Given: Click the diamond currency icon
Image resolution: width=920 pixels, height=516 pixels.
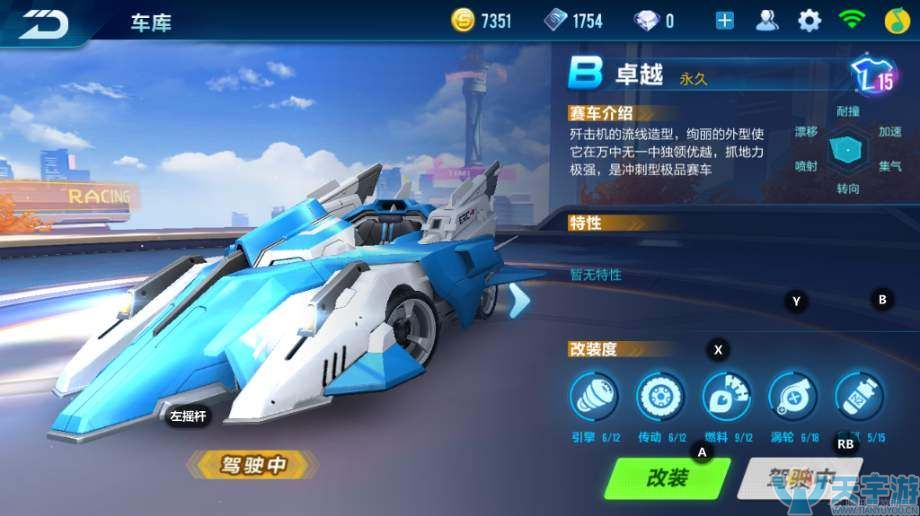Looking at the screenshot, I should pyautogui.click(x=647, y=21).
